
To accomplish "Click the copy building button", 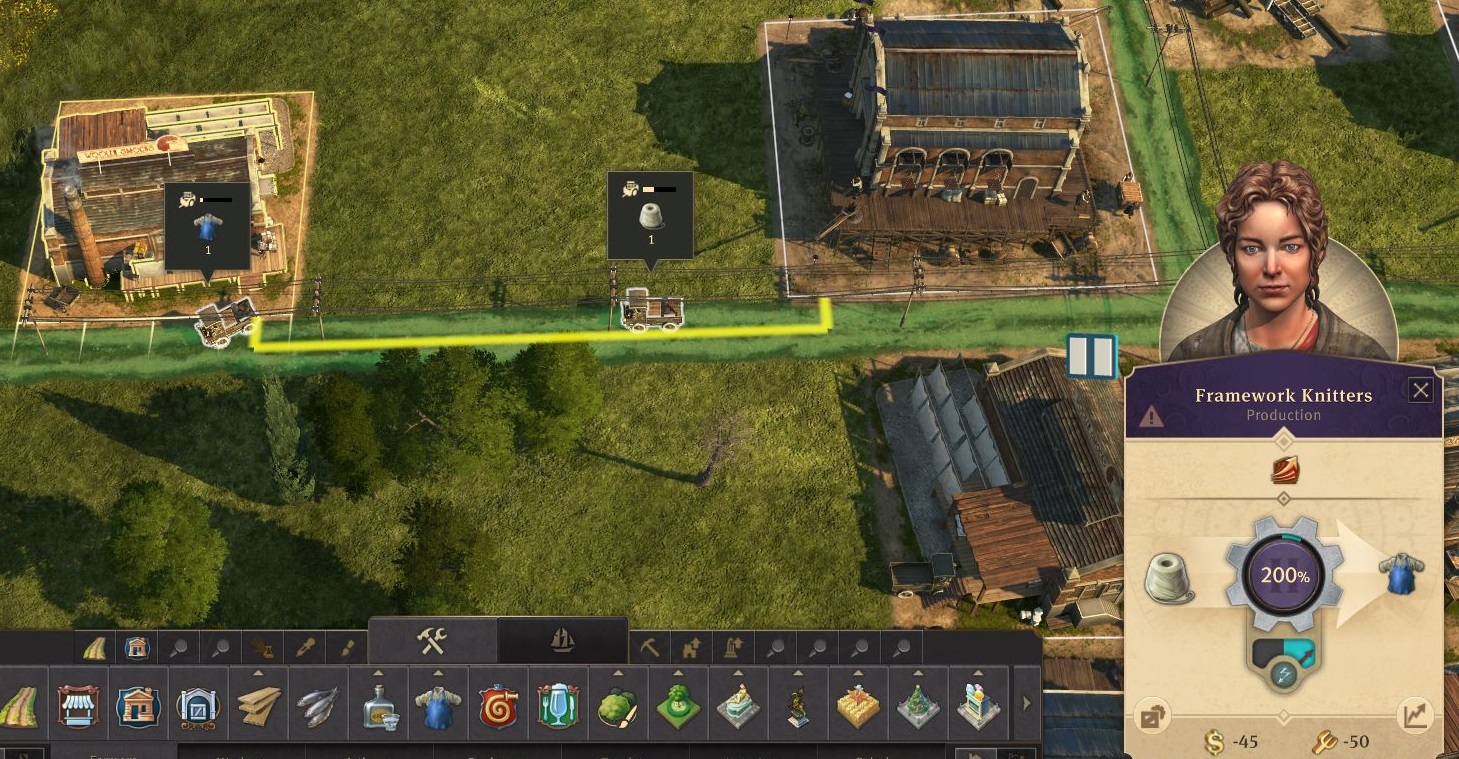I will pyautogui.click(x=1153, y=716).
